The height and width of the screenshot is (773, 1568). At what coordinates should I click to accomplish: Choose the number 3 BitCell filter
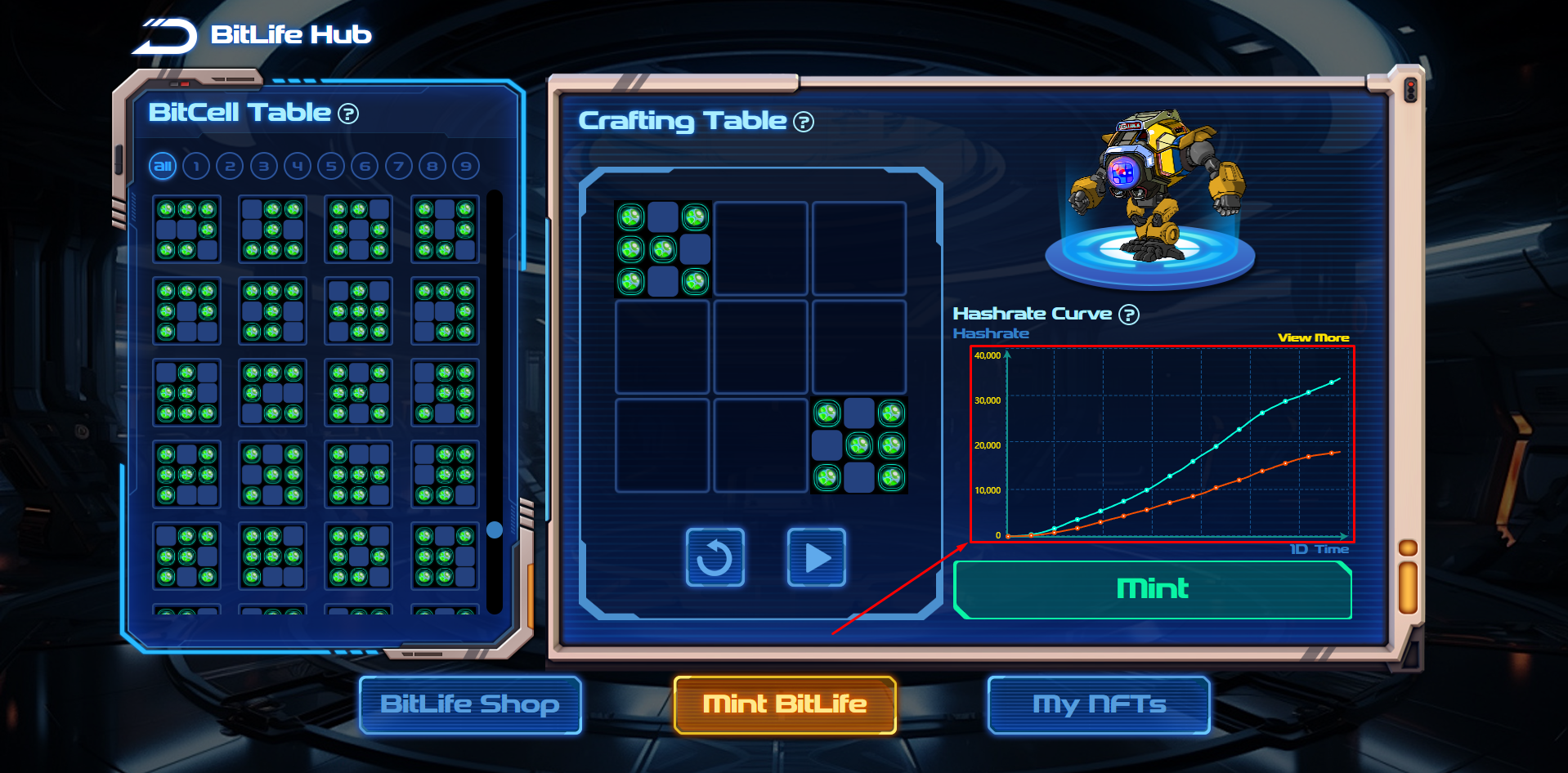pyautogui.click(x=263, y=167)
